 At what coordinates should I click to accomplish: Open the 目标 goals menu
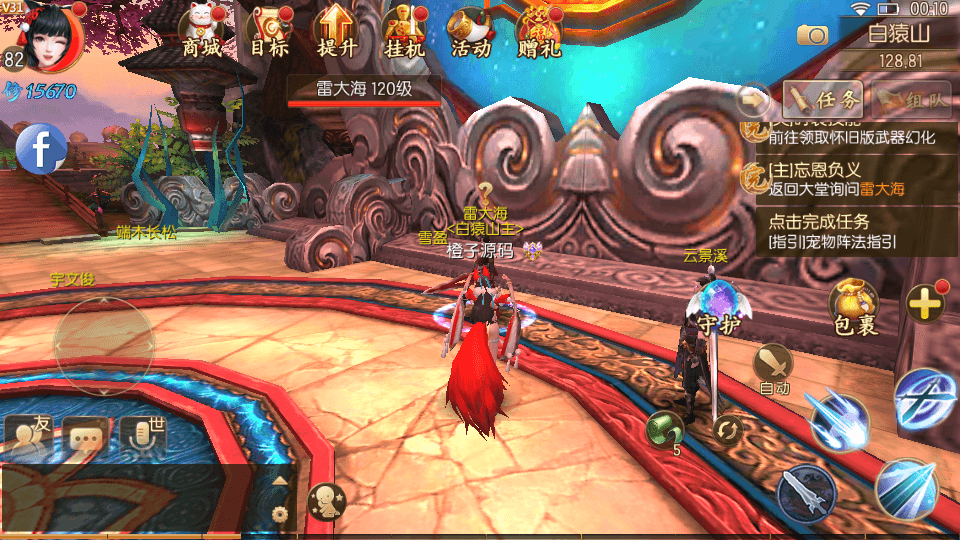[269, 33]
